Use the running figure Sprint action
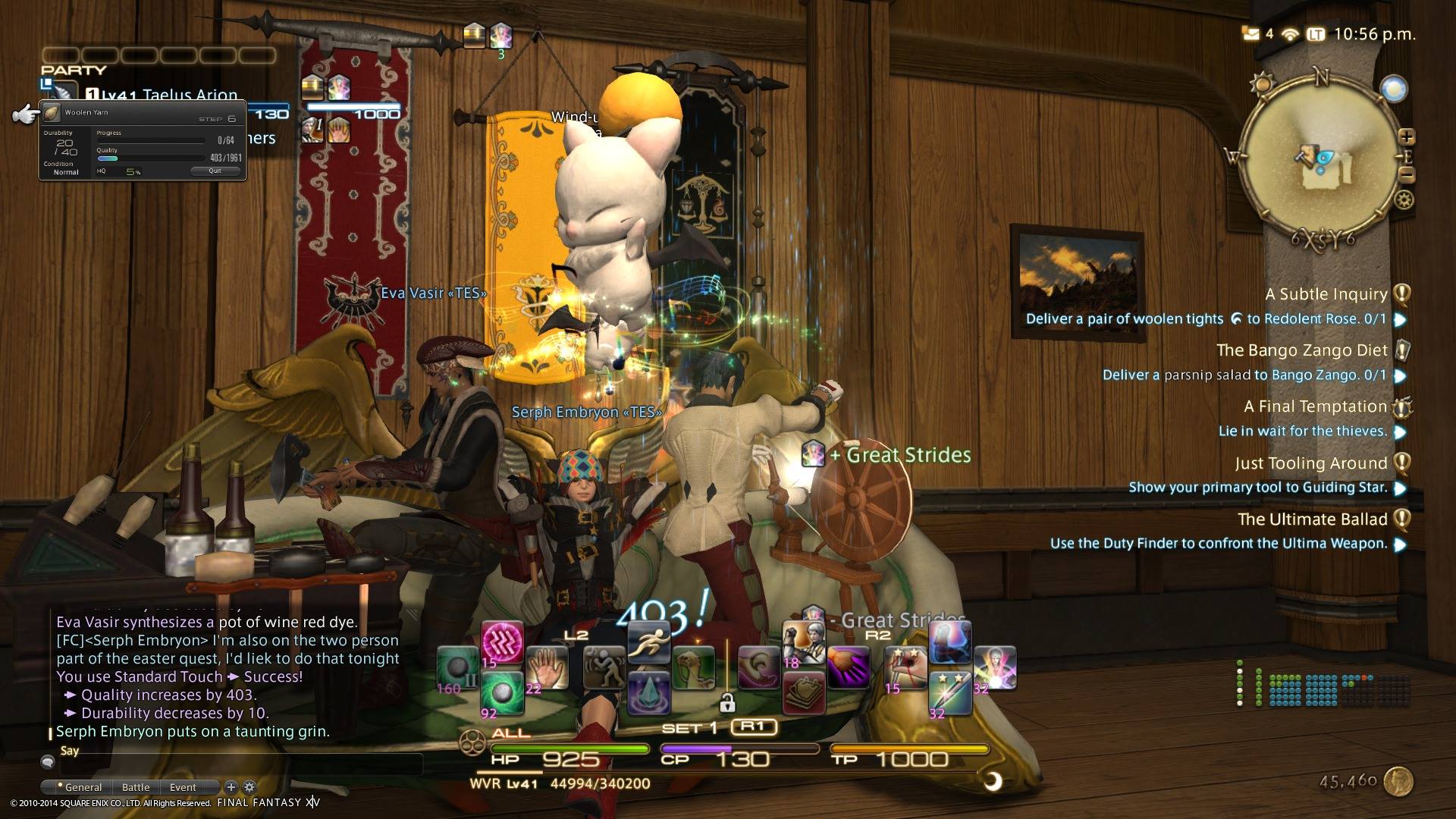1456x819 pixels. click(648, 643)
